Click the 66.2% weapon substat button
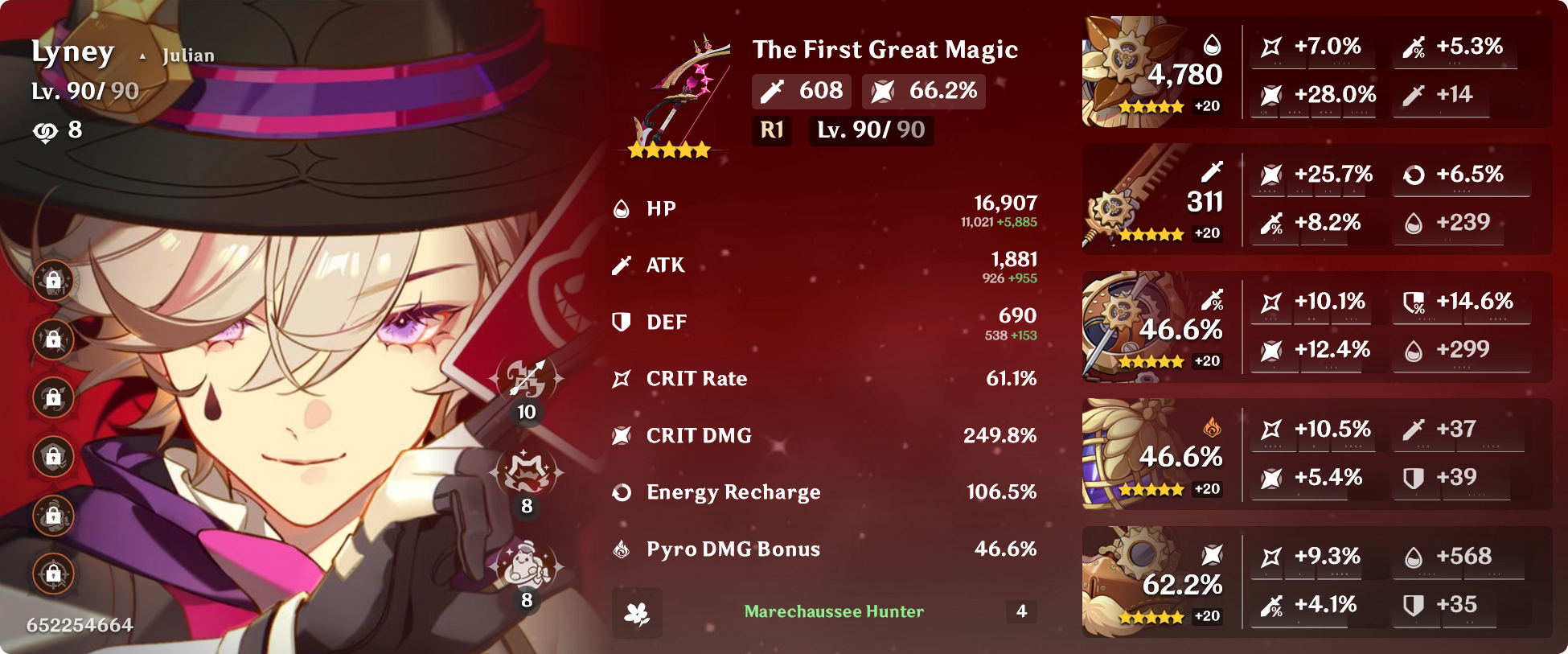The height and width of the screenshot is (654, 1568). click(922, 91)
